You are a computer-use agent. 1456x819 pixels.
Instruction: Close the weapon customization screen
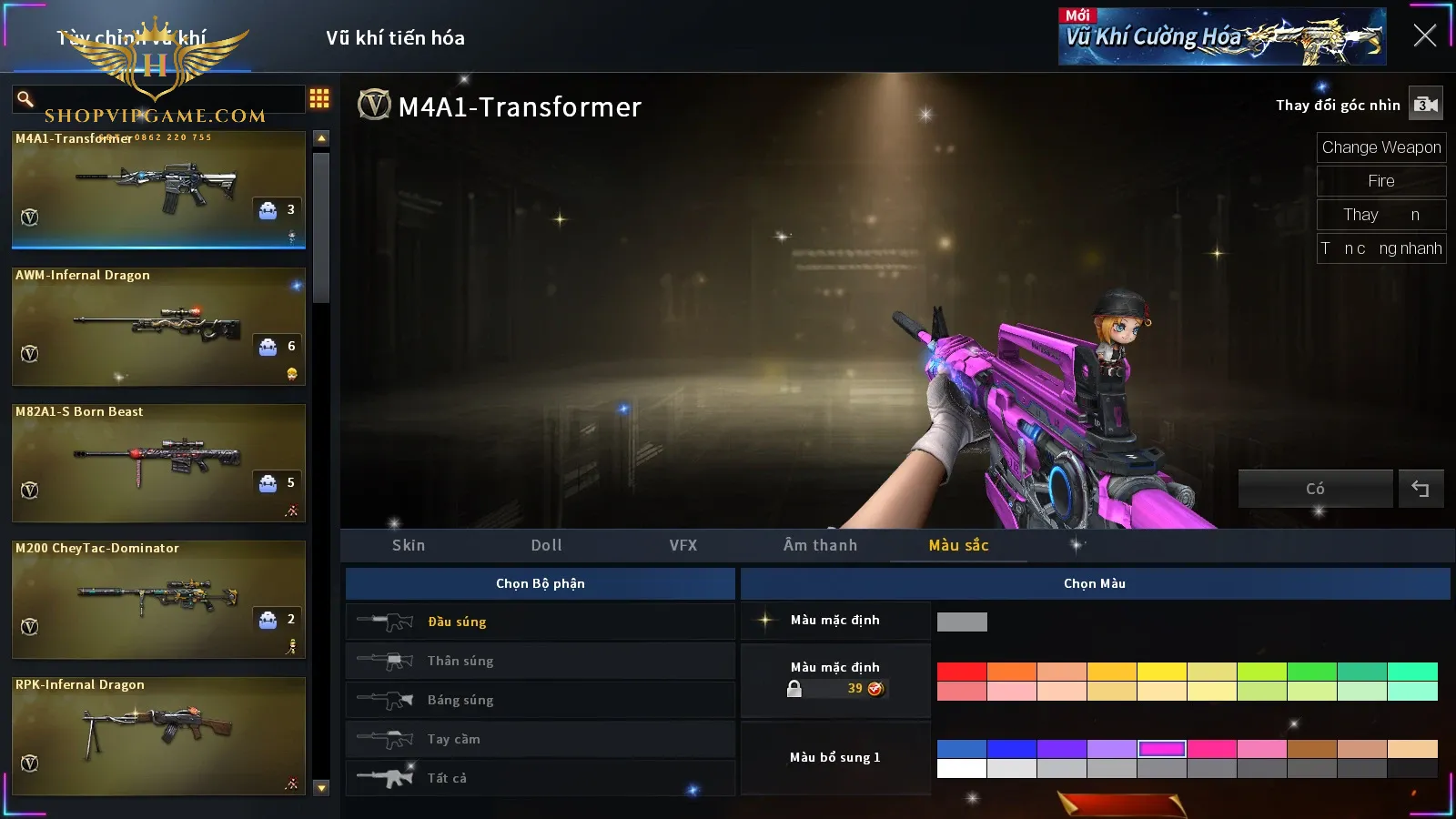(1424, 35)
